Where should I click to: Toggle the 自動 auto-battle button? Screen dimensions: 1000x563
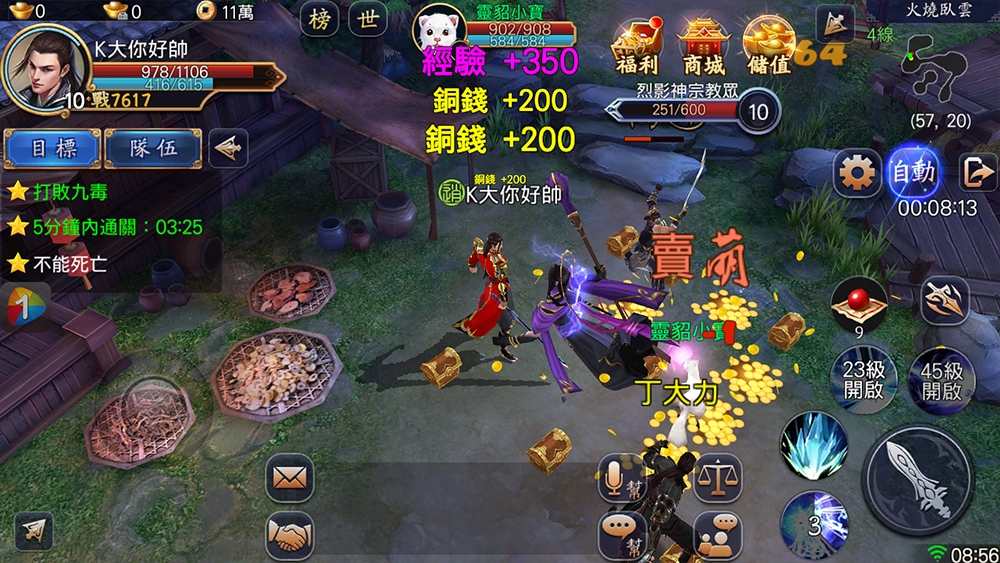coord(914,173)
